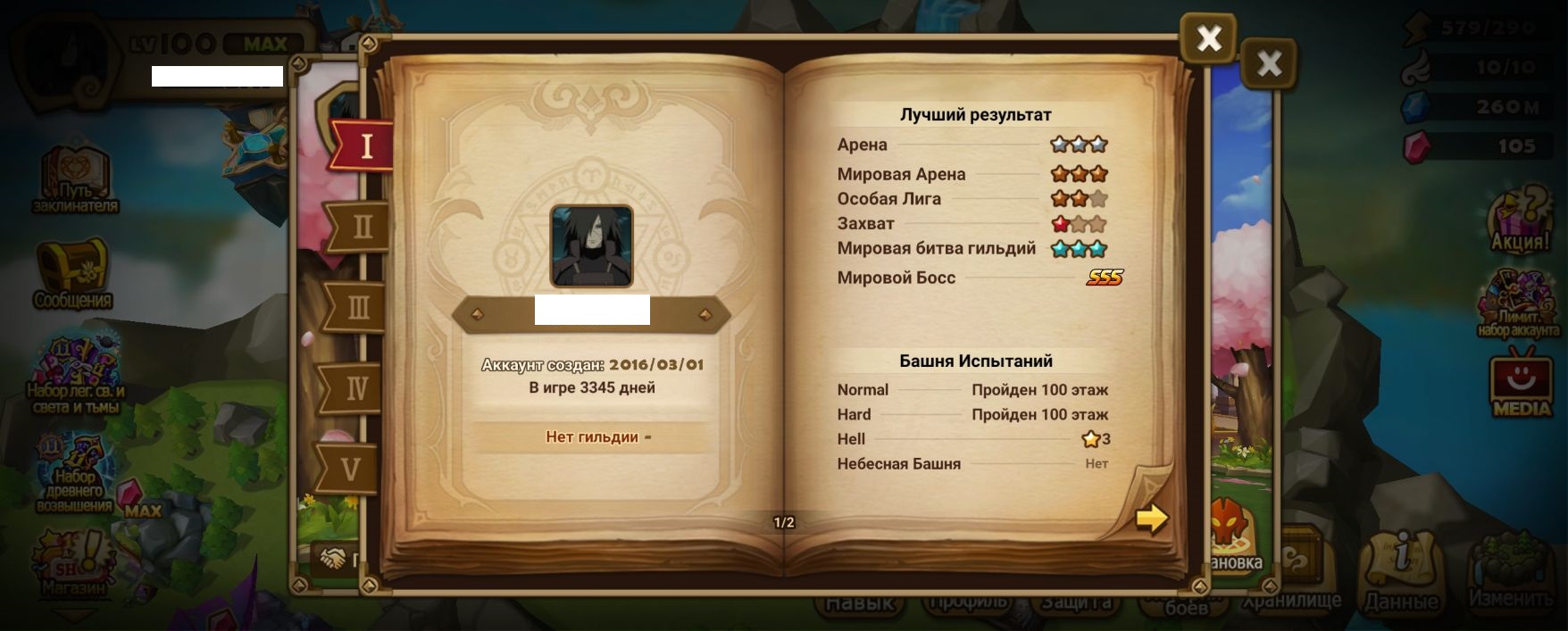Select the chapter I bookmark
This screenshot has width=1568, height=631.
(364, 145)
